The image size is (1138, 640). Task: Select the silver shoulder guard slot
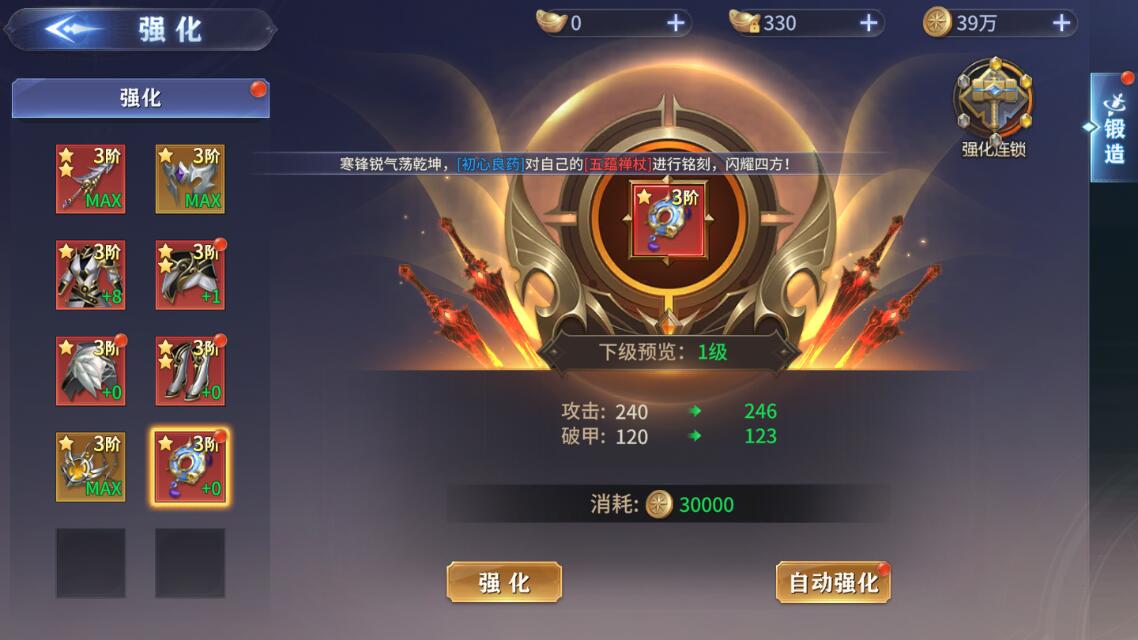tap(90, 371)
